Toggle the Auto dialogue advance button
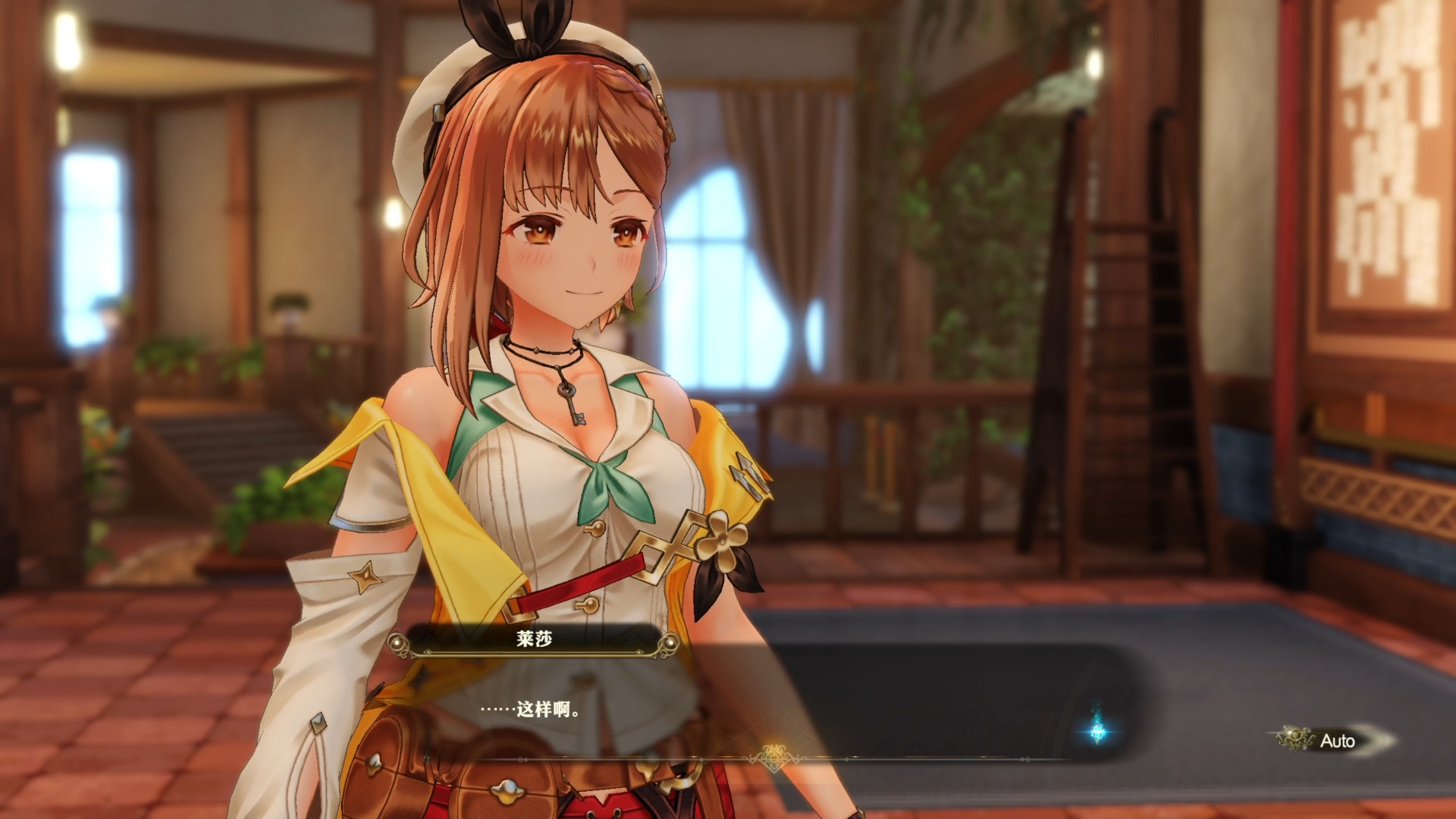 [x=1331, y=740]
